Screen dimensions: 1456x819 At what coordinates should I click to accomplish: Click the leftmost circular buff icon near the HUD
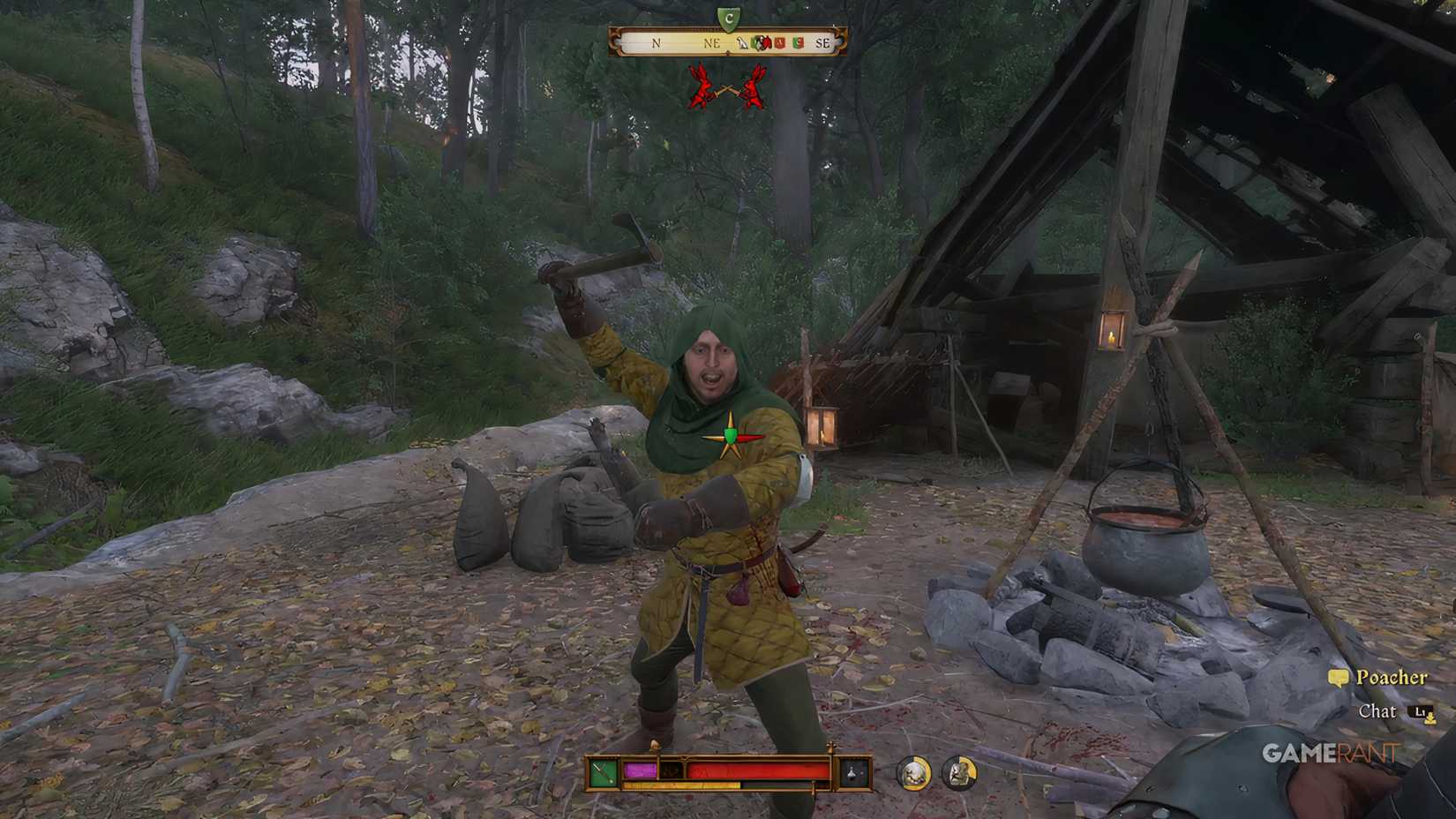tap(916, 773)
